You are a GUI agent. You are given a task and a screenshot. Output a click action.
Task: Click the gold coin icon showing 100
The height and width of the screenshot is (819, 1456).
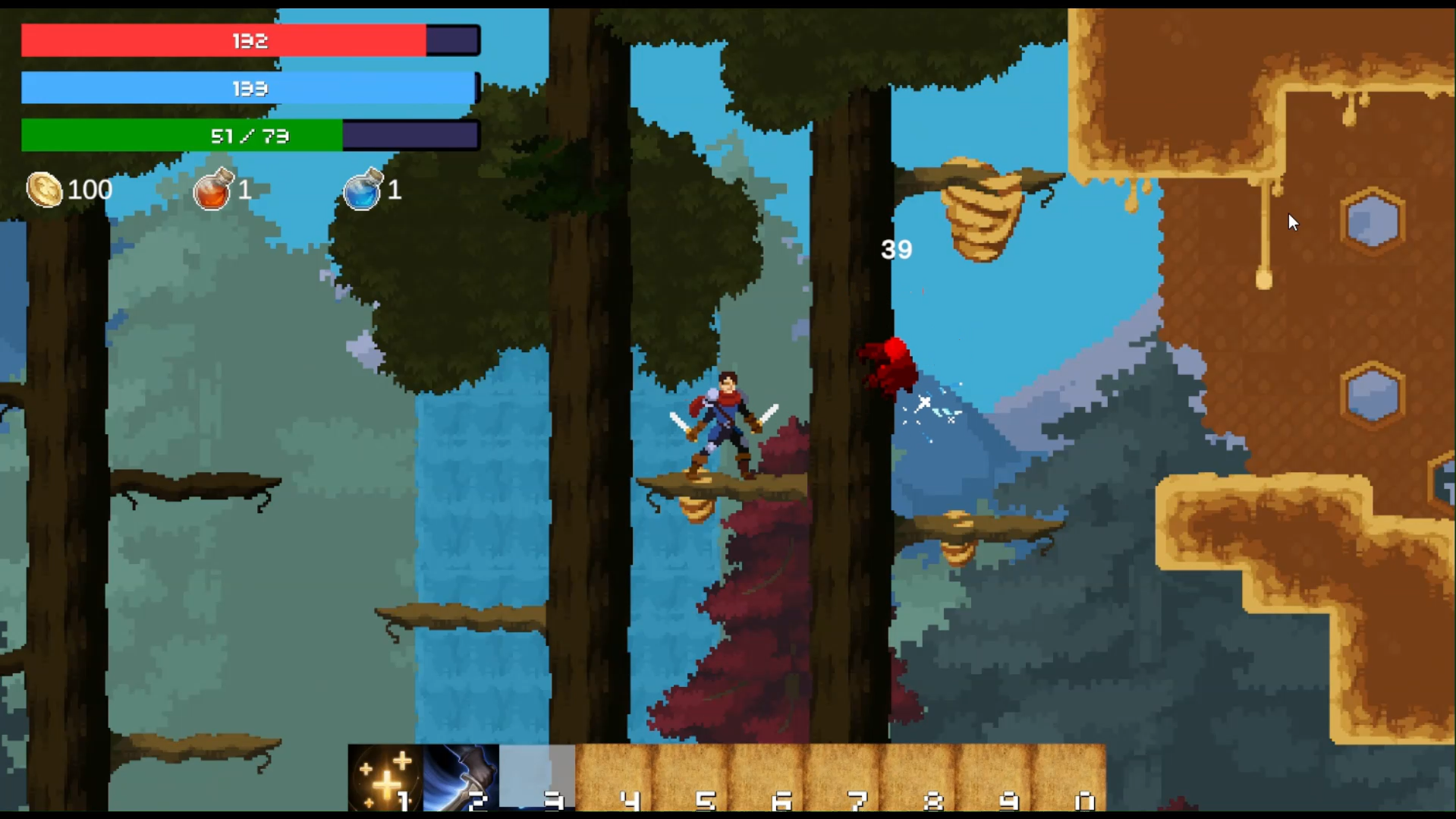tap(46, 190)
